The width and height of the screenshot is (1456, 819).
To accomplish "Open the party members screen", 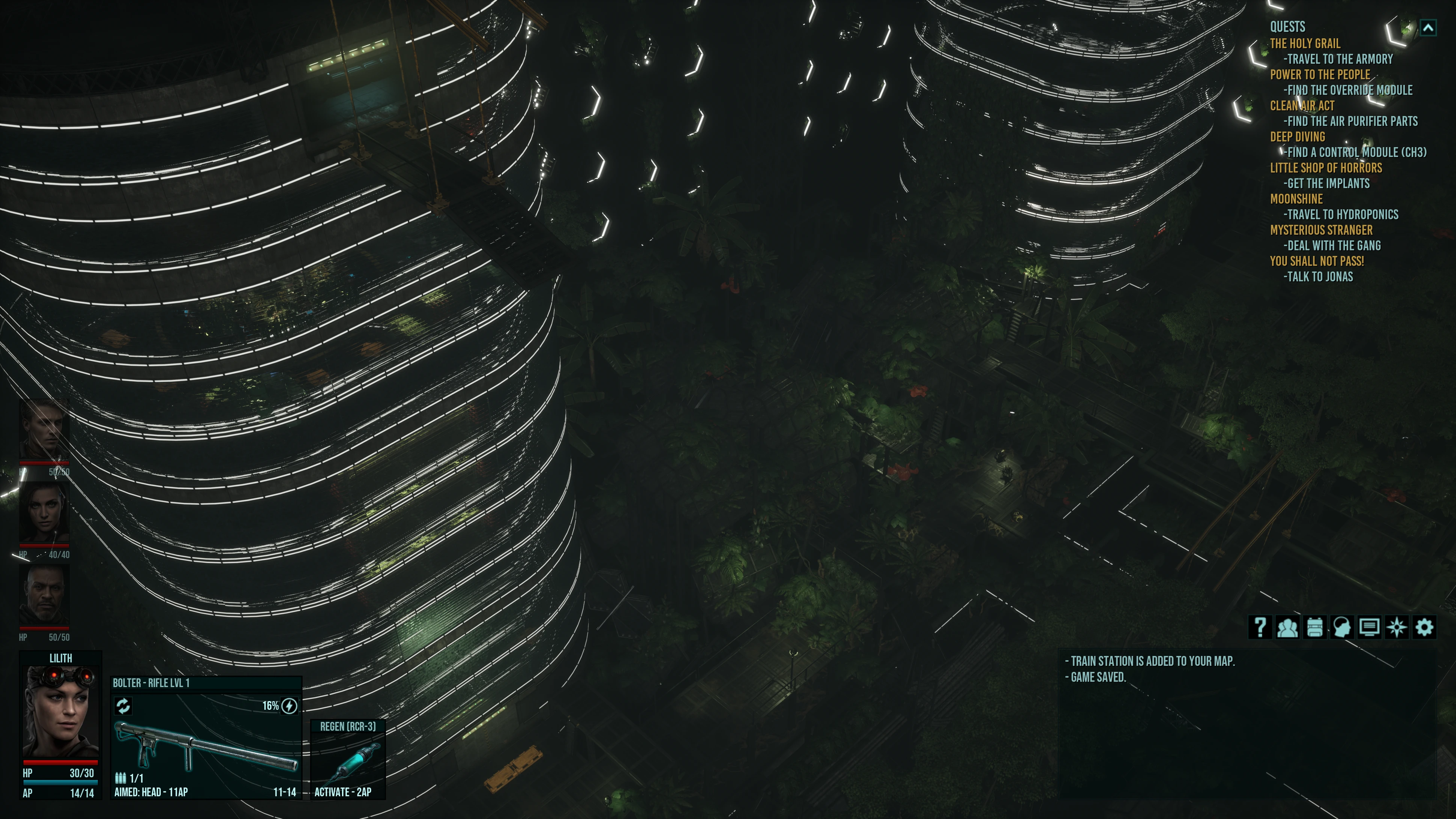I will [x=1287, y=627].
